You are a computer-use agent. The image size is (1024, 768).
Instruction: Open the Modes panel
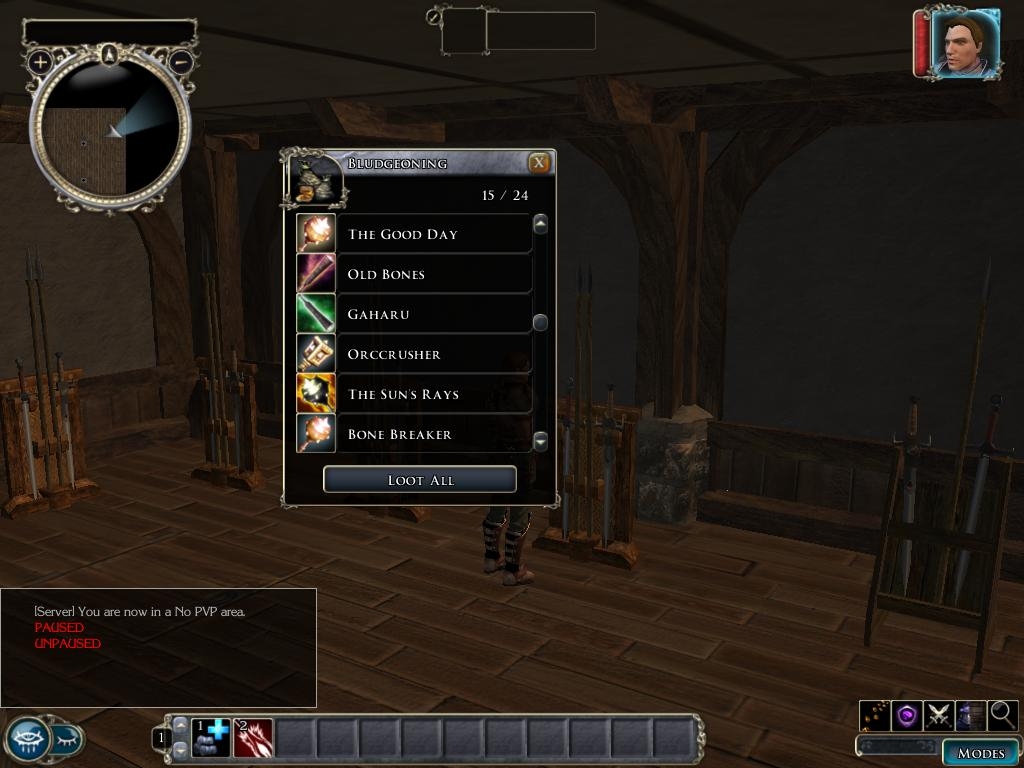[980, 753]
